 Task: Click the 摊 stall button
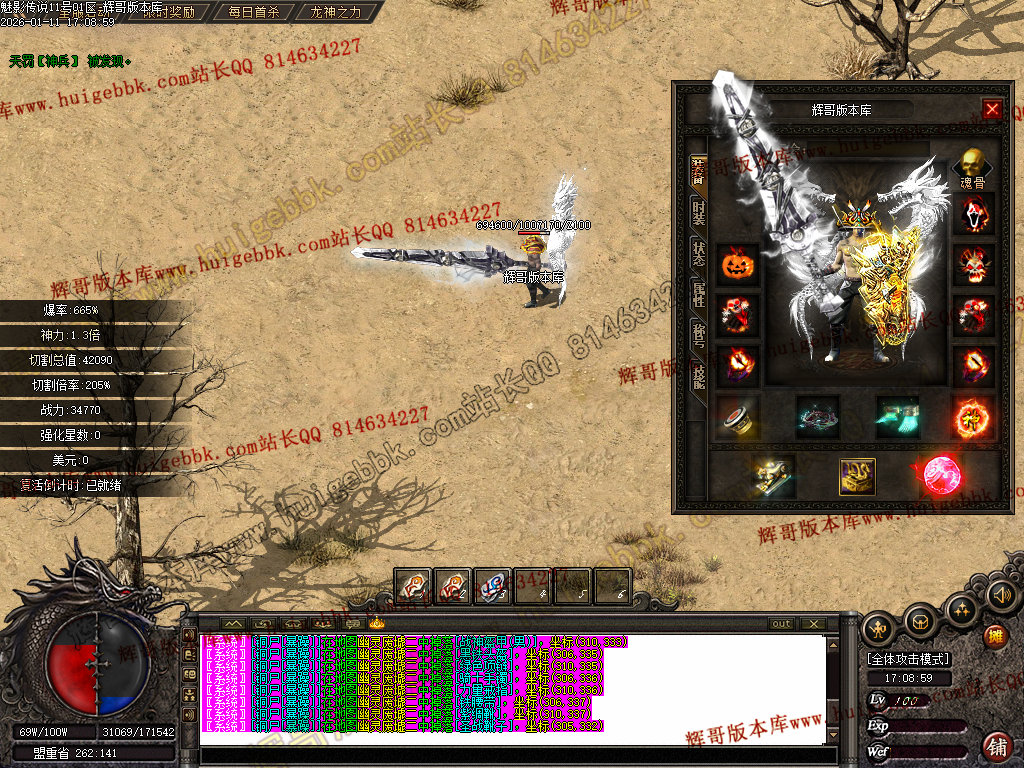click(x=995, y=636)
